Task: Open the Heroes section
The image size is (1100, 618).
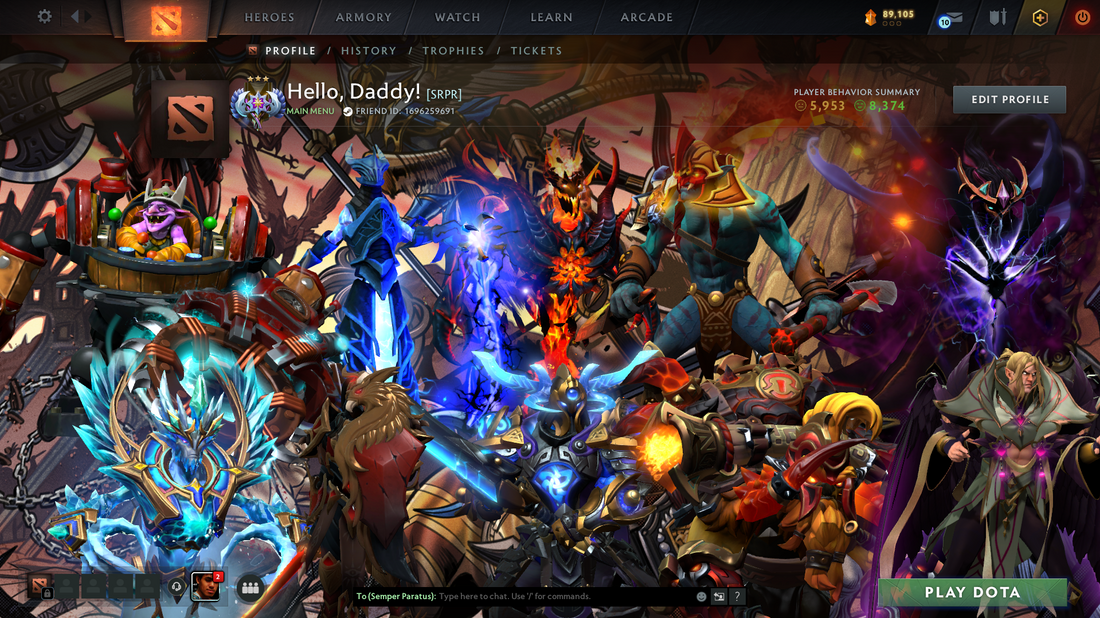Action: [270, 17]
